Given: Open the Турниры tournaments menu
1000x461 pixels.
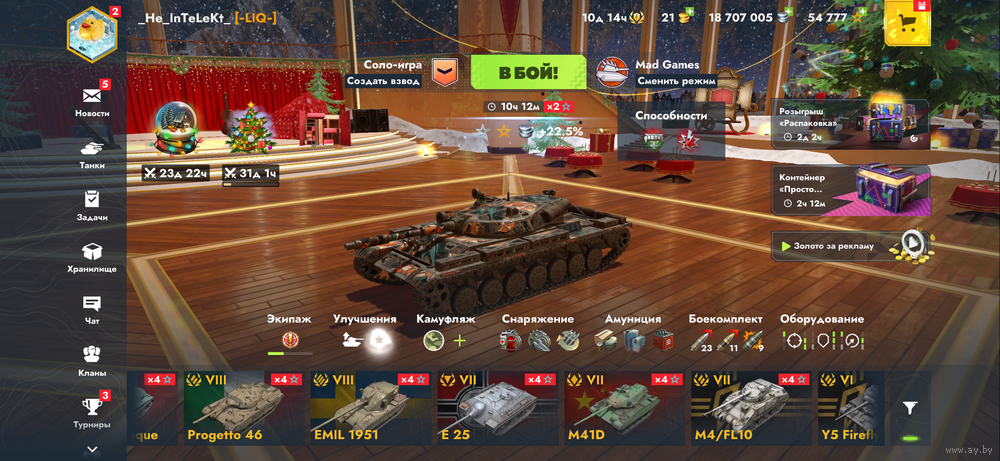Looking at the screenshot, I should tap(92, 411).
